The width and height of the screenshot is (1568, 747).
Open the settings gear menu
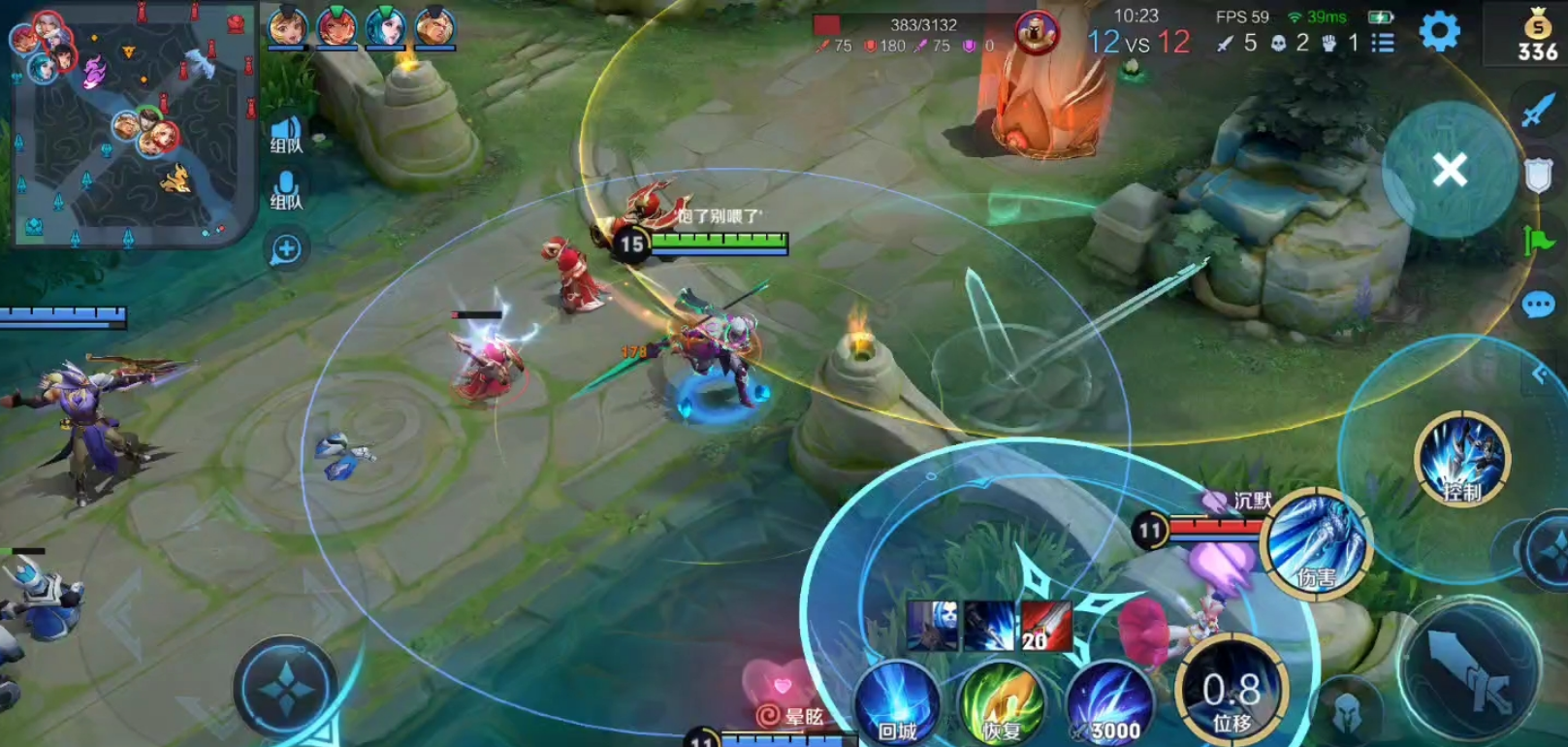click(1439, 33)
